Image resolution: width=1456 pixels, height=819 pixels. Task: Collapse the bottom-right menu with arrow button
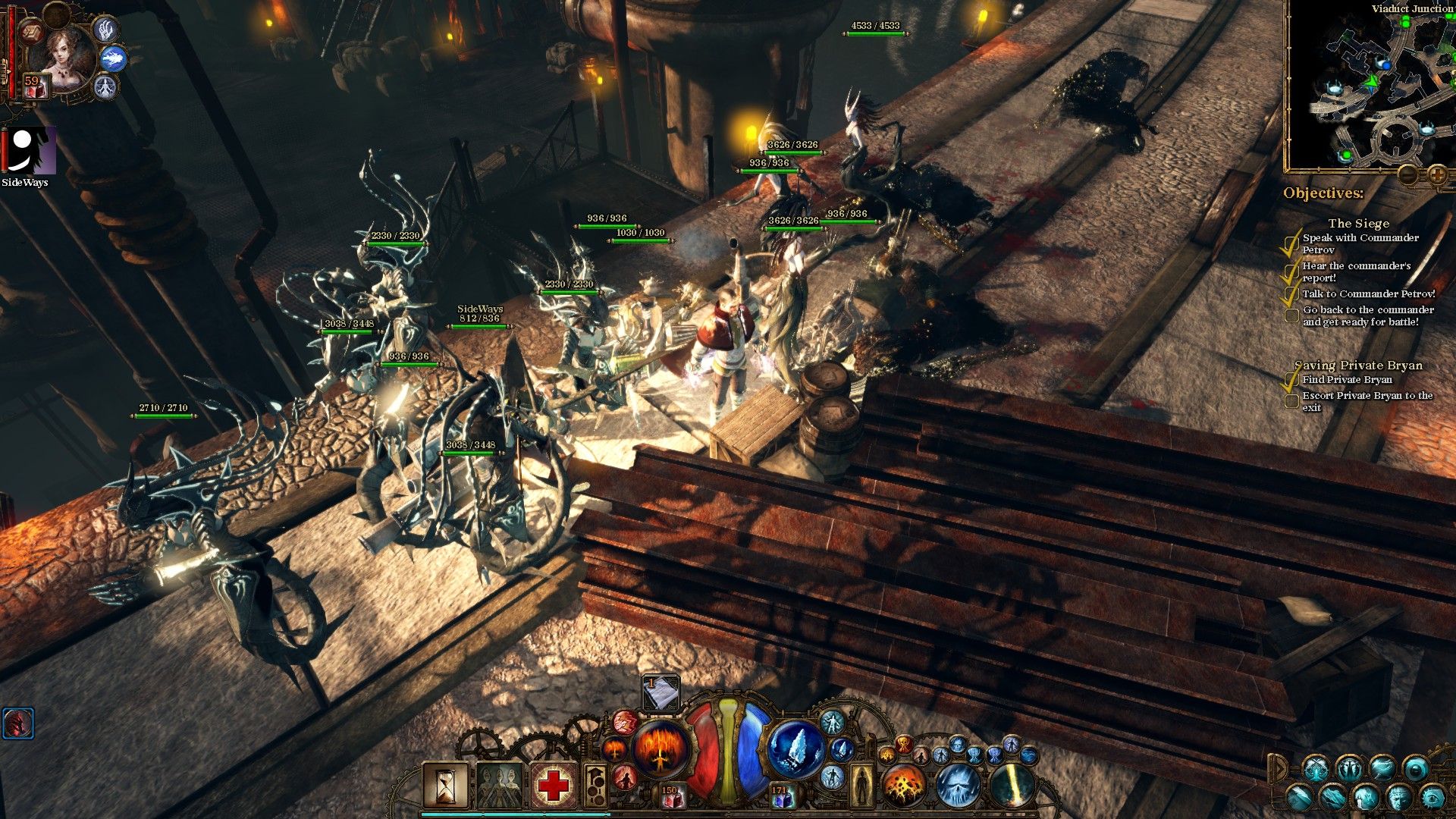[x=1278, y=770]
